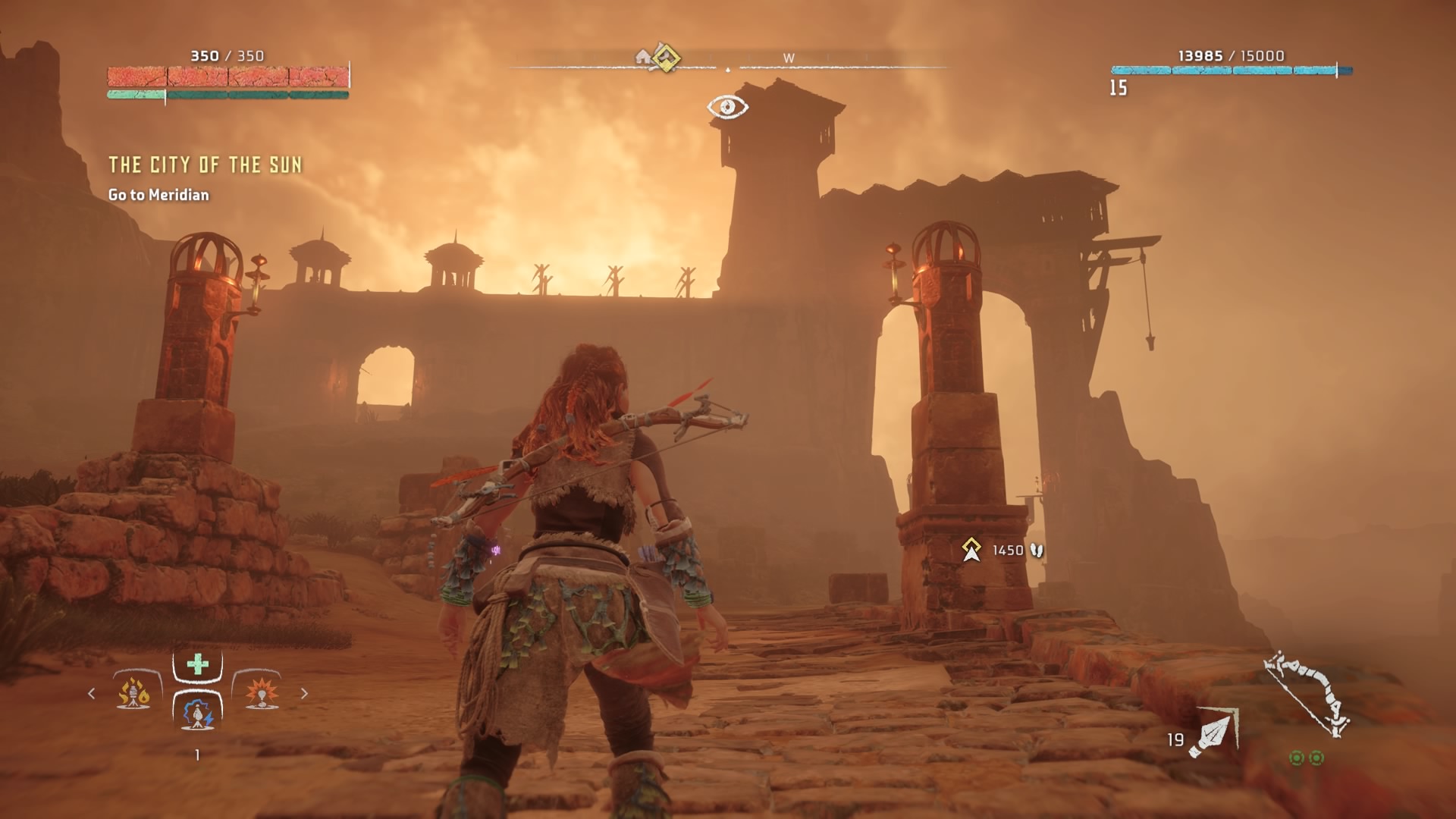Click the eye-shaped stealth visibility indicator
The height and width of the screenshot is (819, 1456).
pyautogui.click(x=727, y=107)
